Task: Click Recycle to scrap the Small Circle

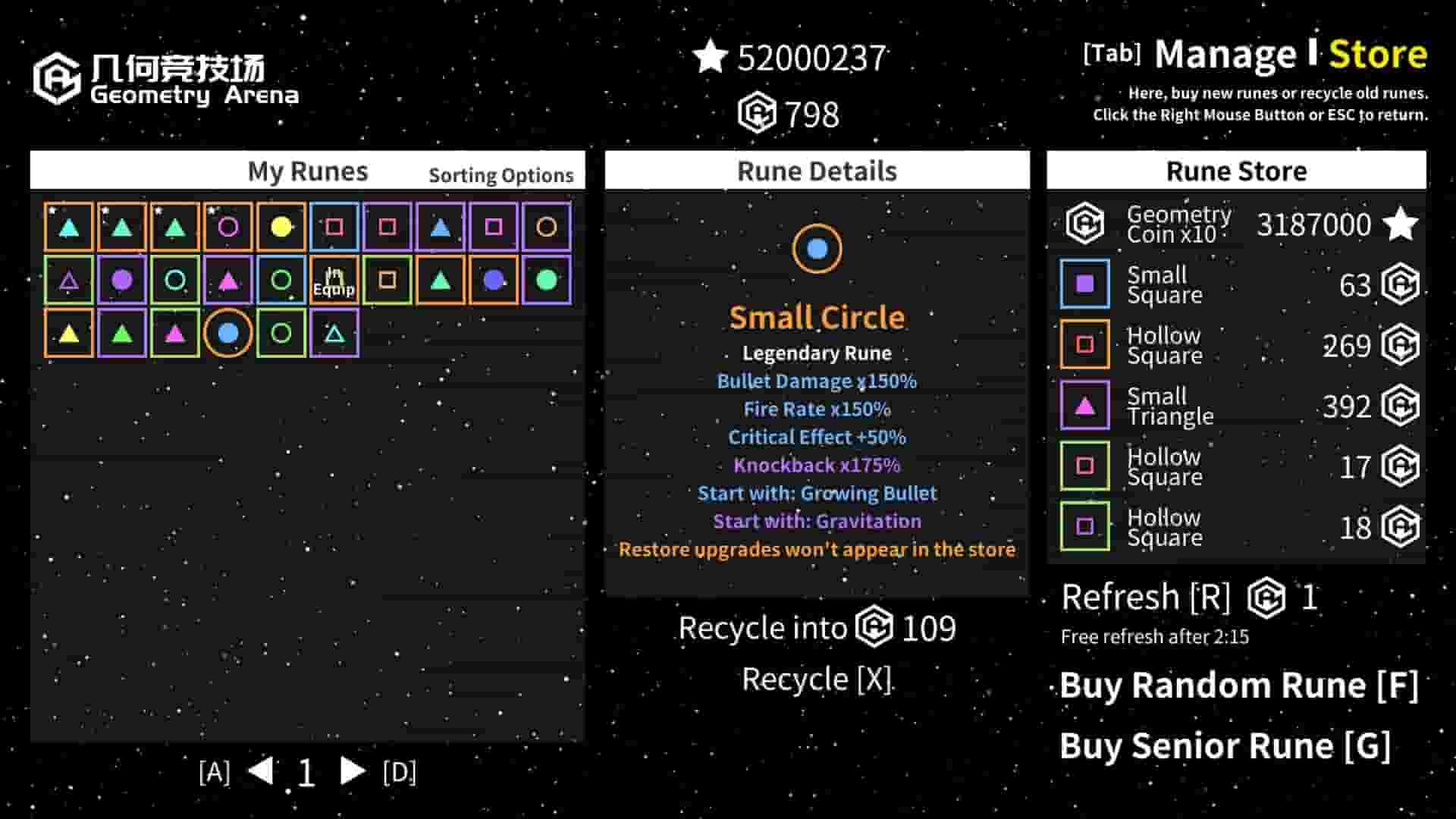Action: pyautogui.click(x=817, y=679)
